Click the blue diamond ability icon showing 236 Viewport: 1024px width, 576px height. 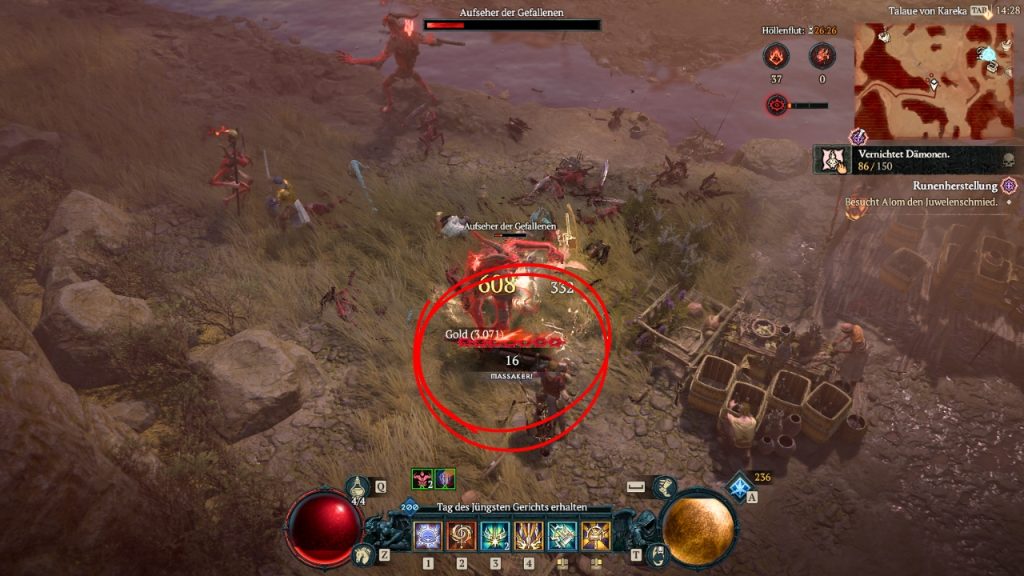pos(741,487)
